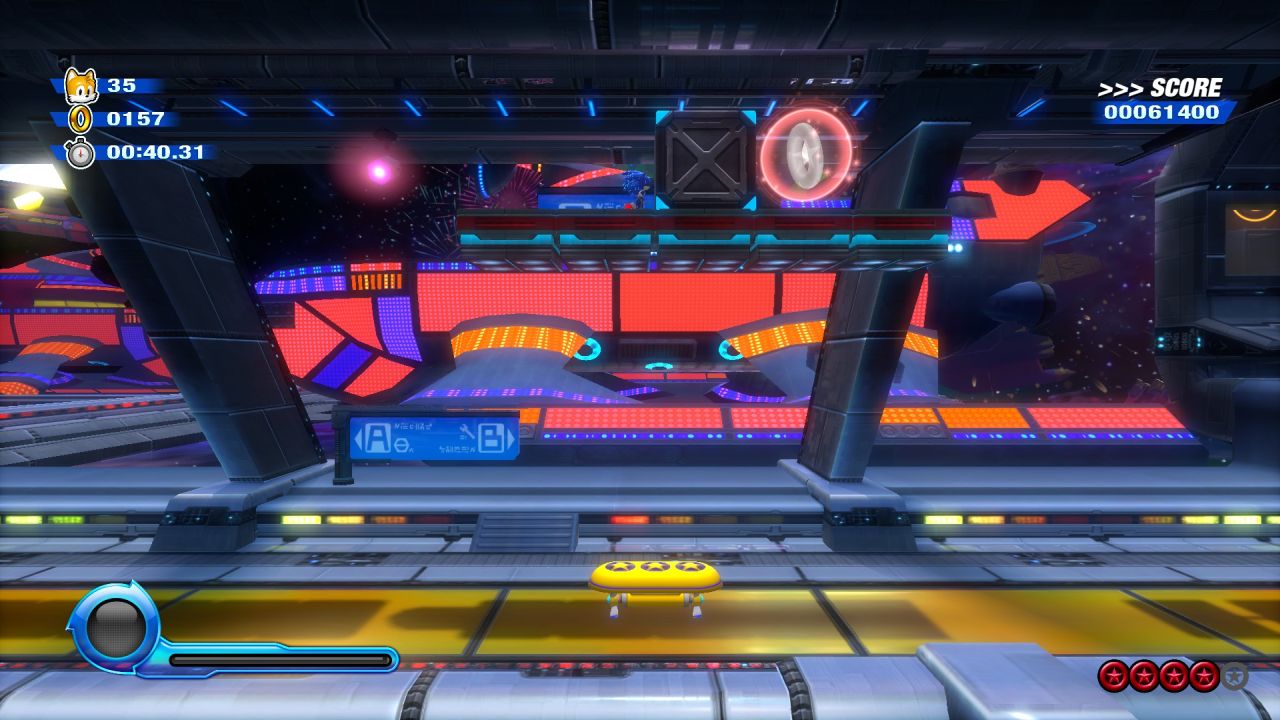
Task: Click the letter B icon on the signboard
Action: 491,437
